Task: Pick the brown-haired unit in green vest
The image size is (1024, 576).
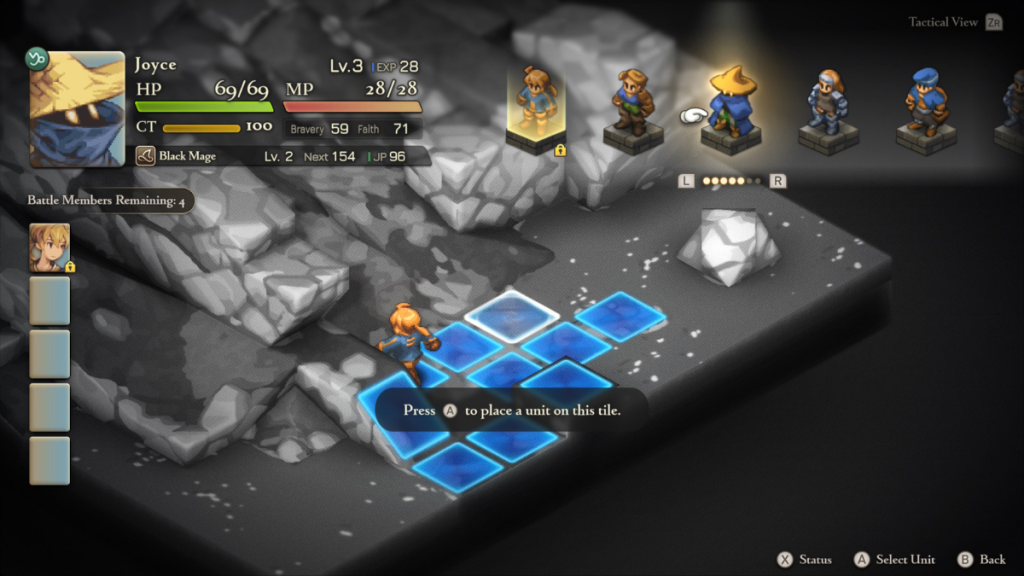Action: pyautogui.click(x=633, y=104)
